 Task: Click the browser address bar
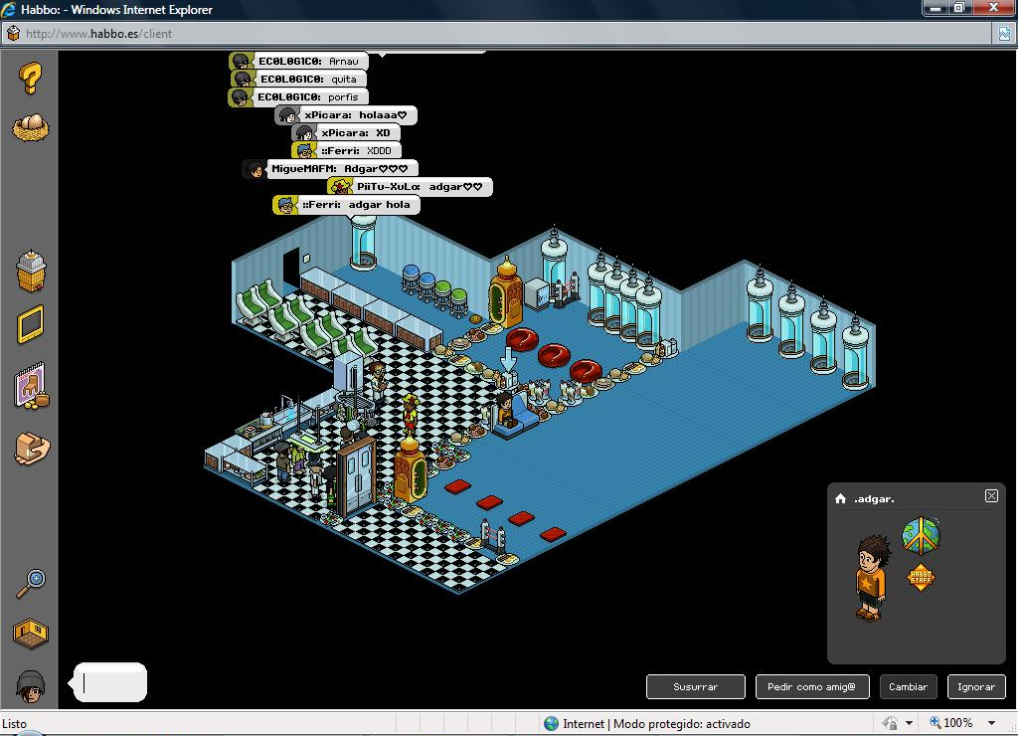500,33
